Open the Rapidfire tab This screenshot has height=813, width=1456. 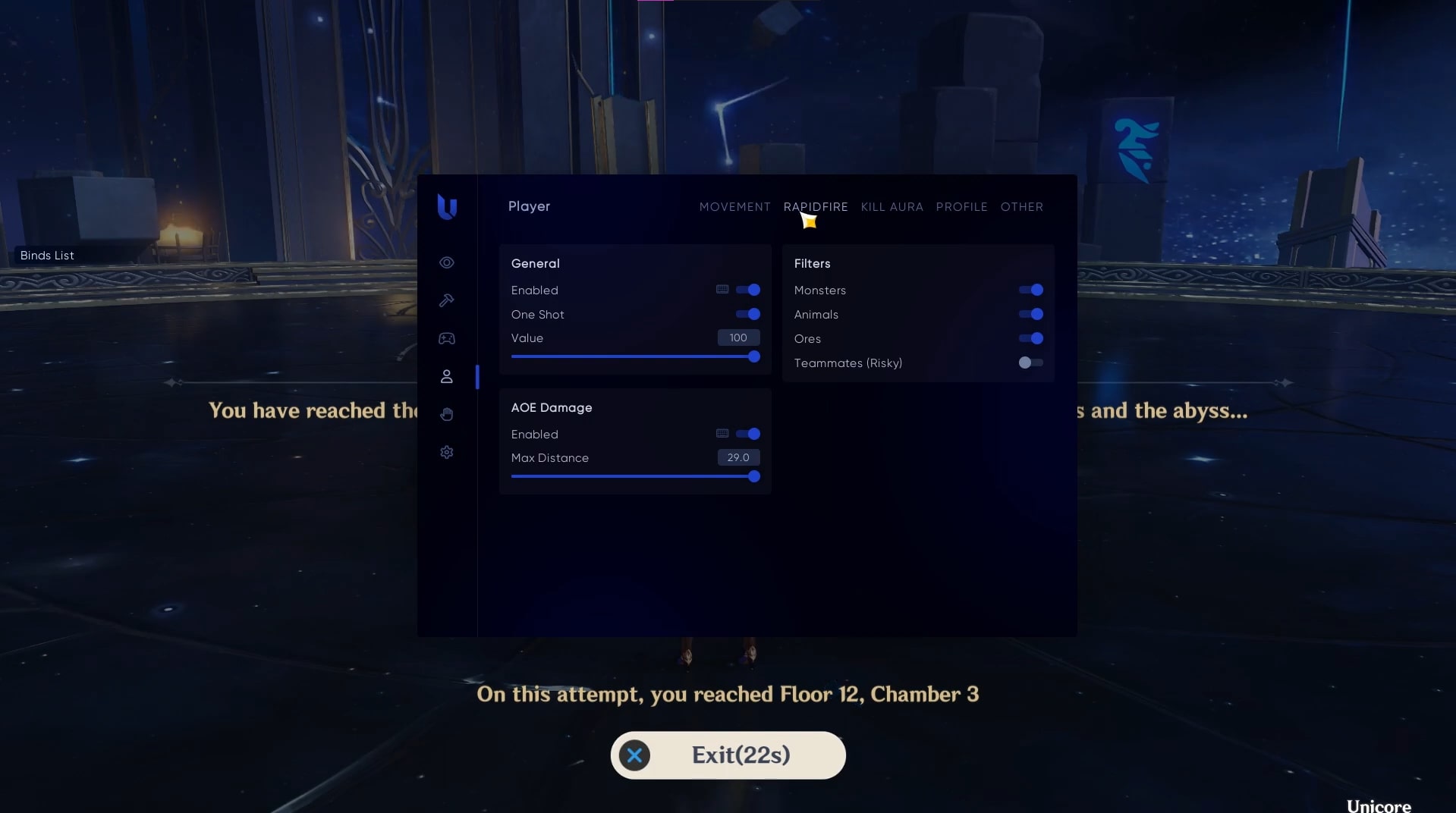click(x=816, y=207)
